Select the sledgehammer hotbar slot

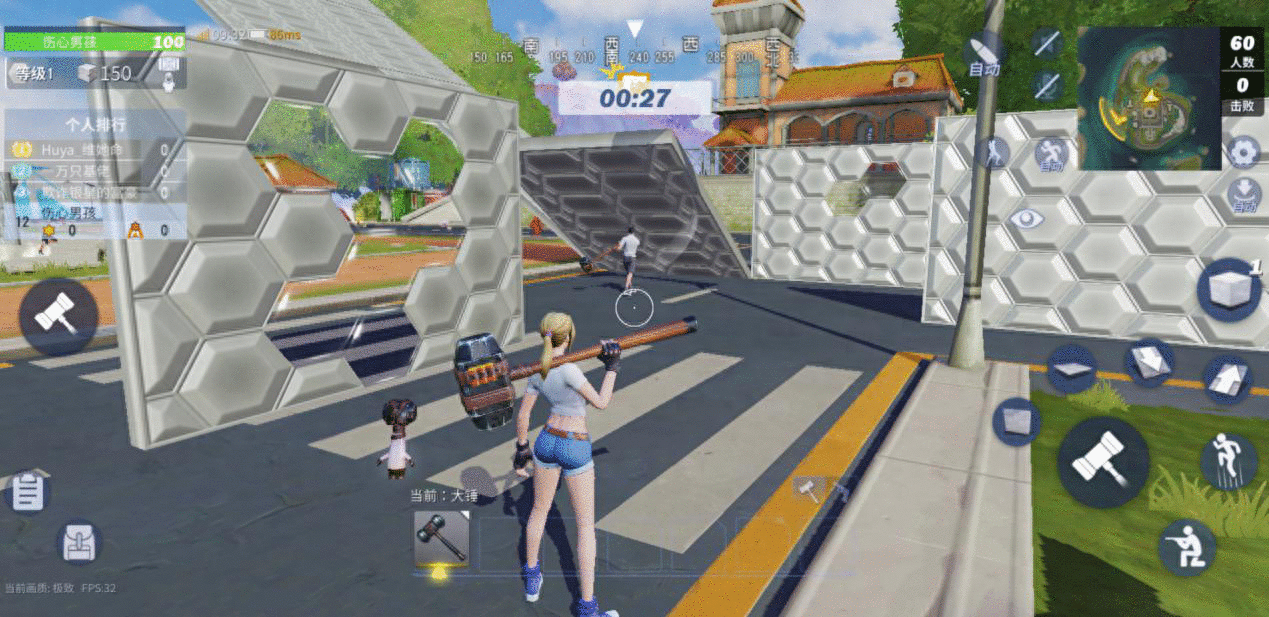(441, 541)
